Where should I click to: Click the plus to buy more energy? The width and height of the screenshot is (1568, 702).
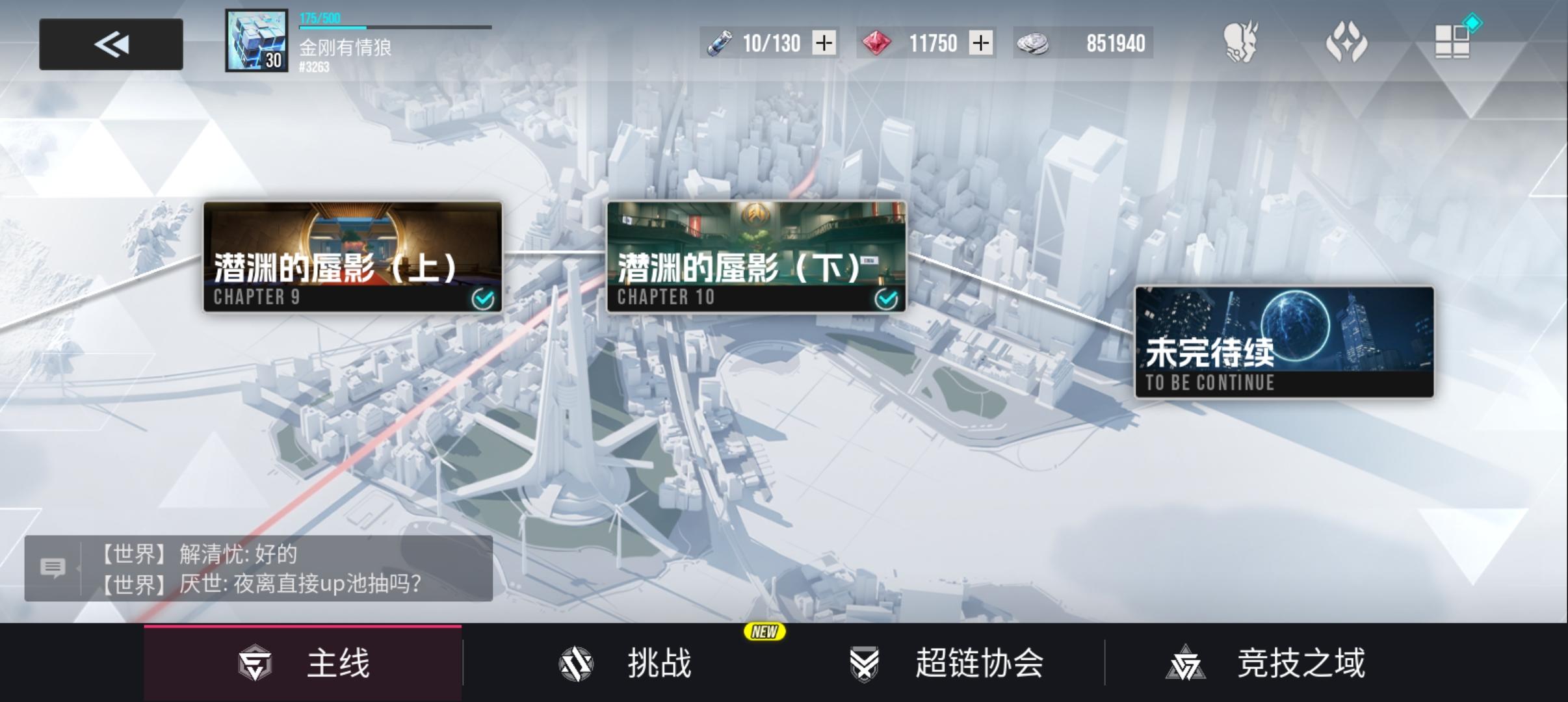pos(823,43)
